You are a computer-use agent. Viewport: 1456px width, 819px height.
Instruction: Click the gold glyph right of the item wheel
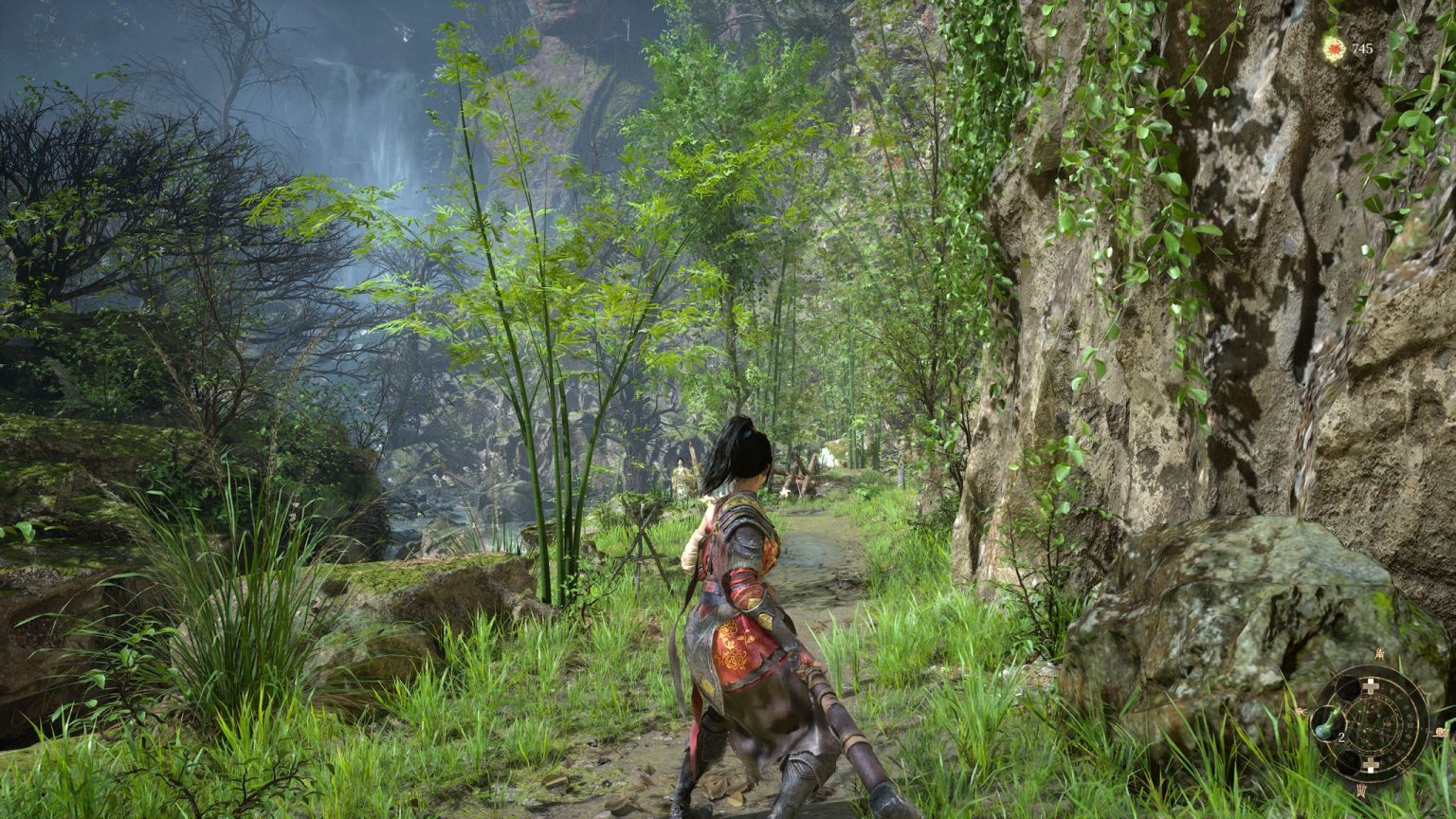point(1442,732)
